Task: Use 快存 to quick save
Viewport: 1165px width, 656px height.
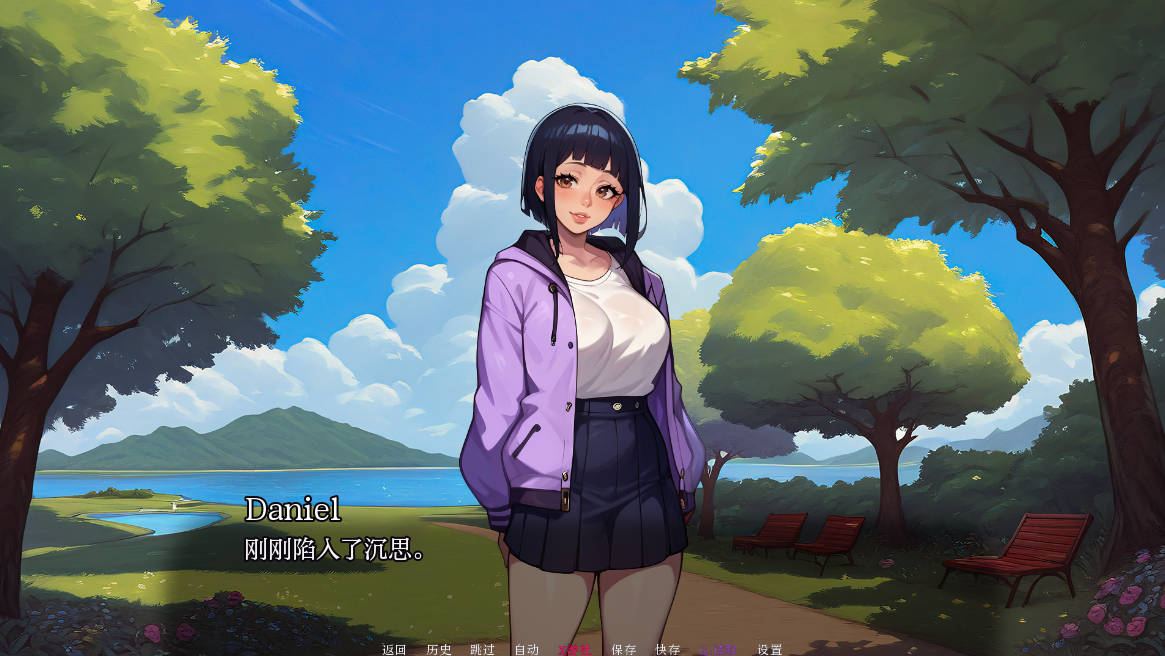Action: pyautogui.click(x=668, y=649)
